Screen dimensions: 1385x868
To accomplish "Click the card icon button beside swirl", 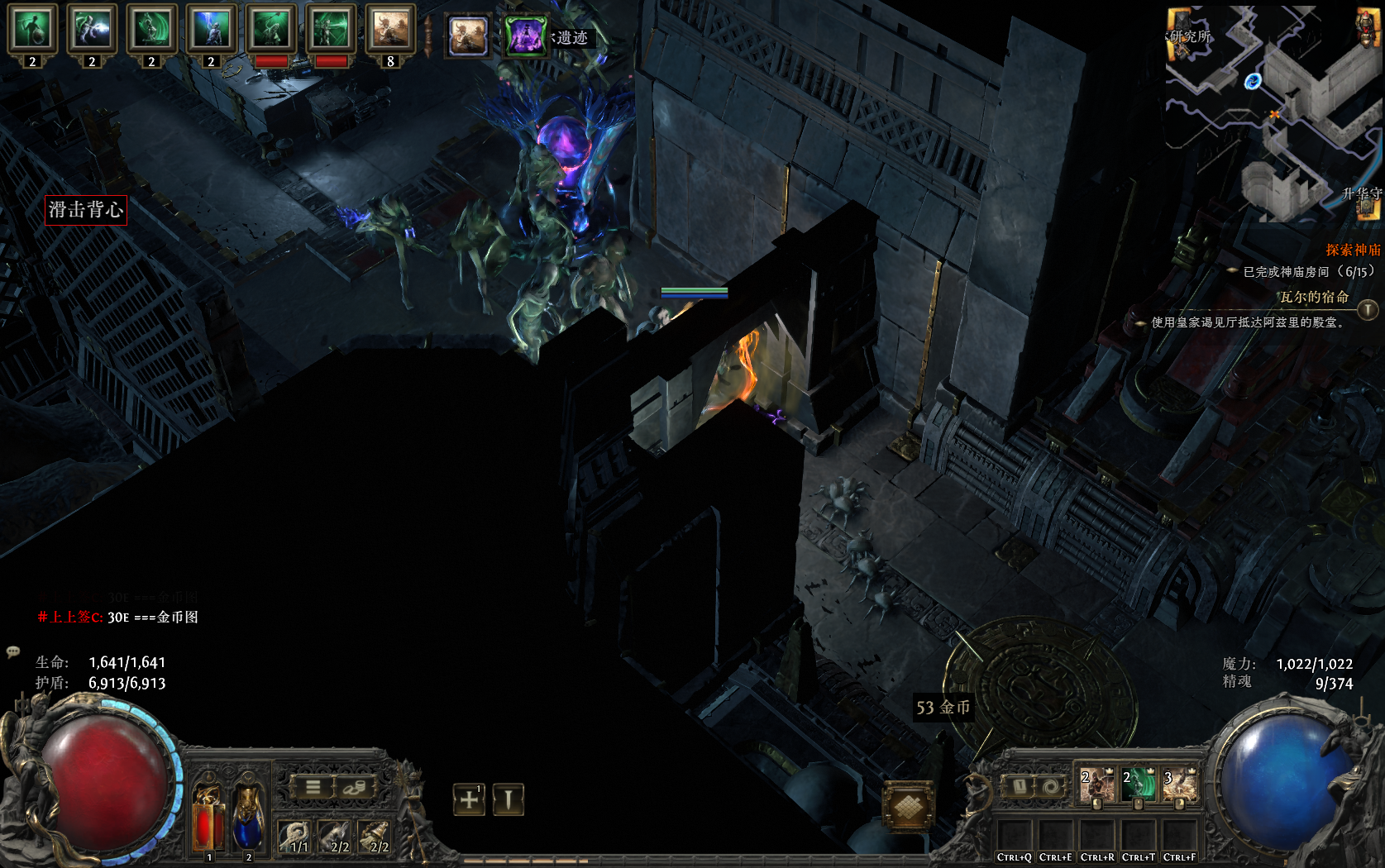I will 1020,786.
